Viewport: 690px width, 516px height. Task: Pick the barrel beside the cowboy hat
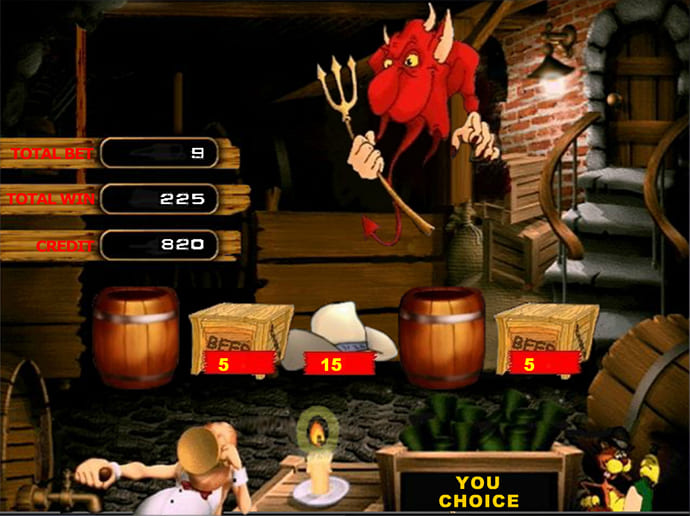(x=440, y=337)
